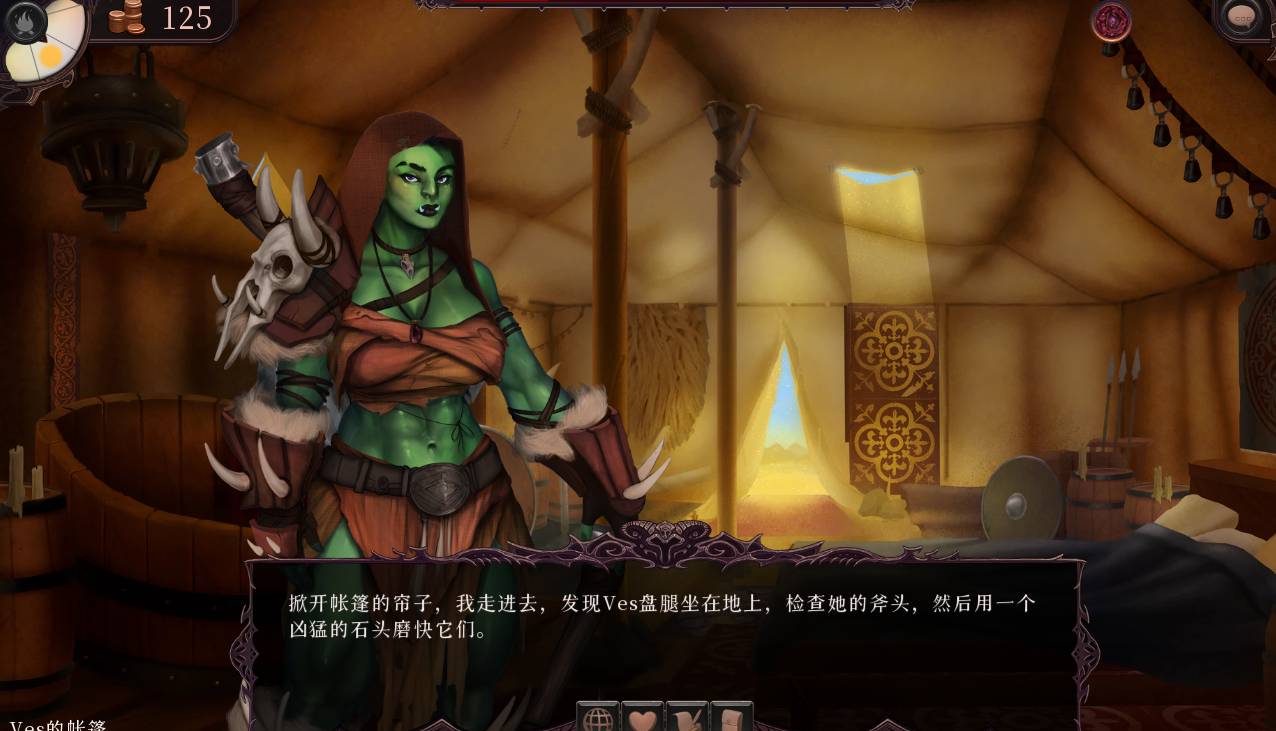Open the globe world map button

pyautogui.click(x=598, y=718)
